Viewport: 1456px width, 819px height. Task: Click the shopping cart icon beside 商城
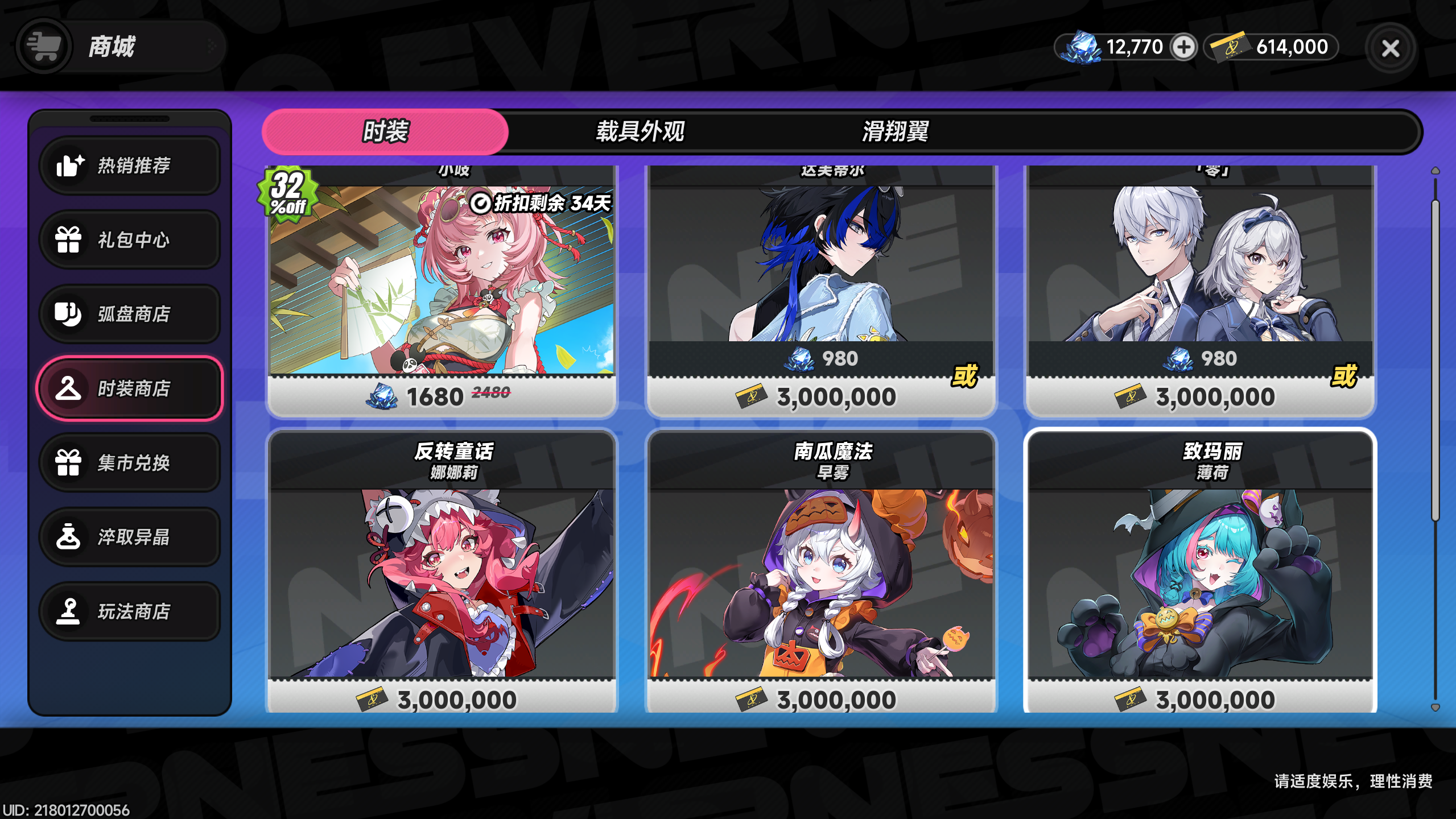click(x=44, y=46)
